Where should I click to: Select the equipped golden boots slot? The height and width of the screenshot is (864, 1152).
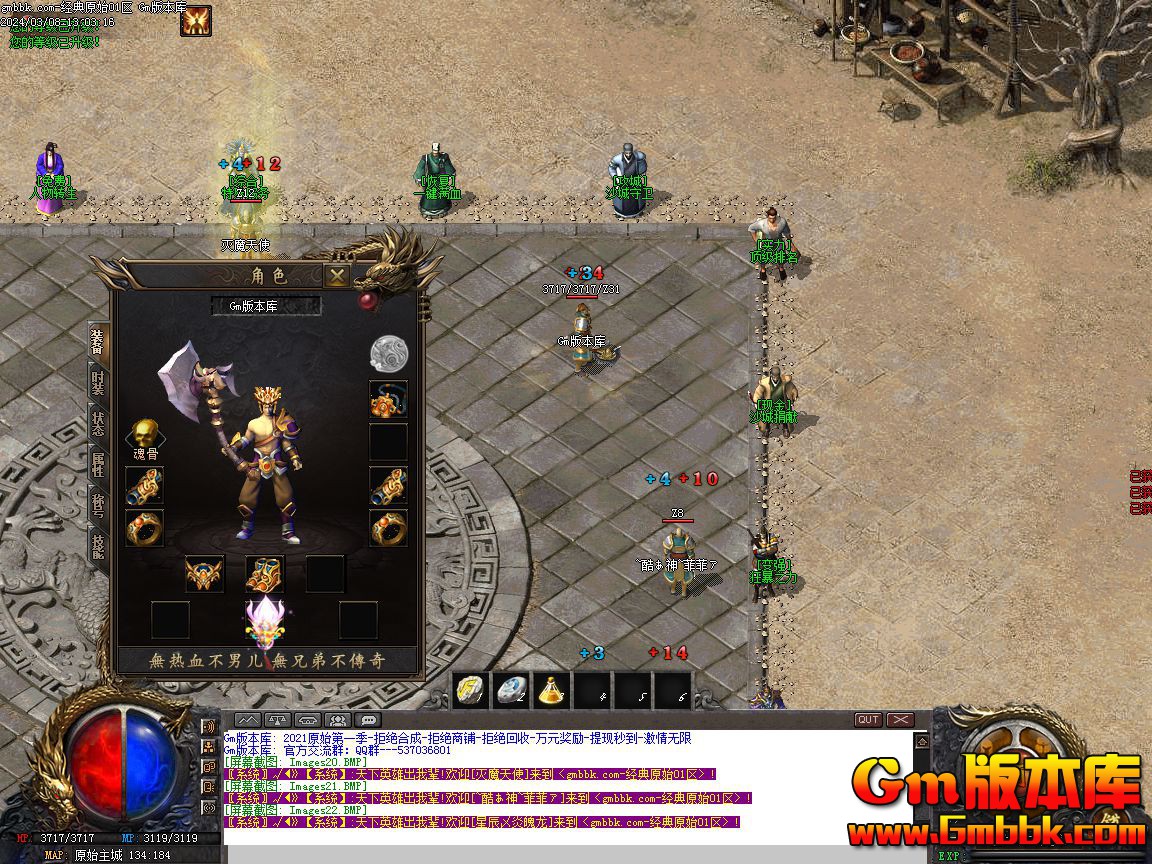265,574
